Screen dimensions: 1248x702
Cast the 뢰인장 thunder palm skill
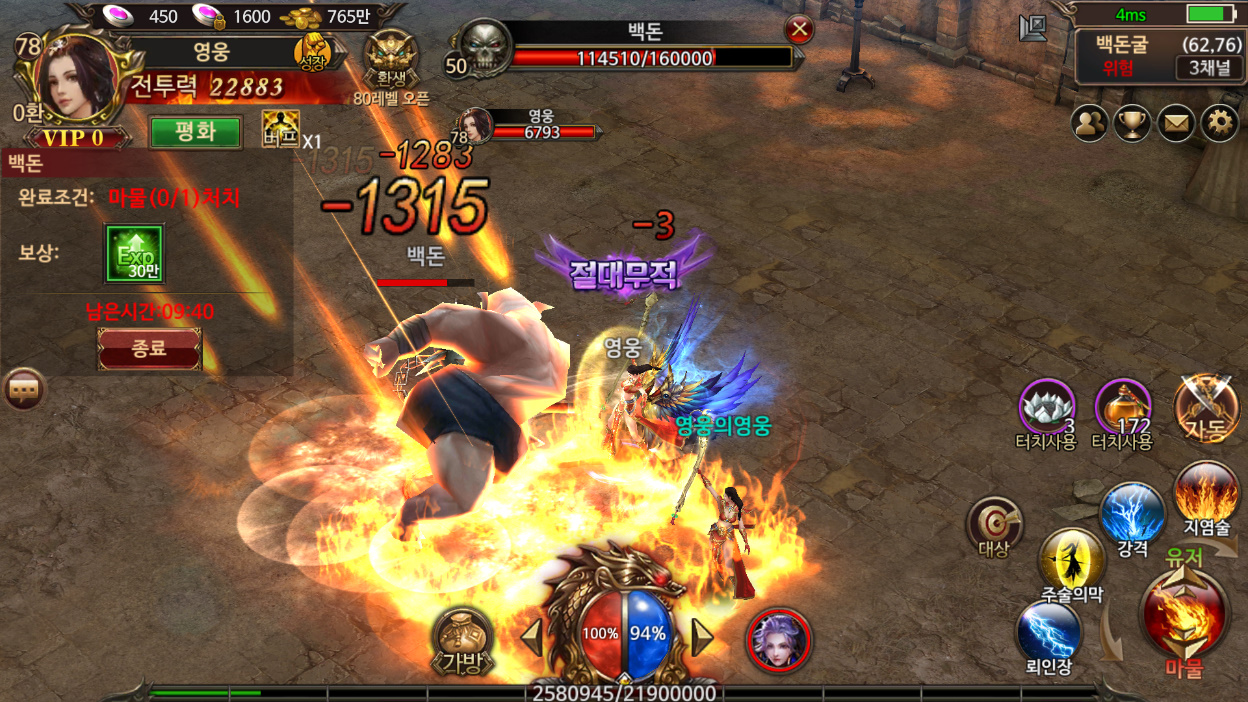[x=1049, y=633]
